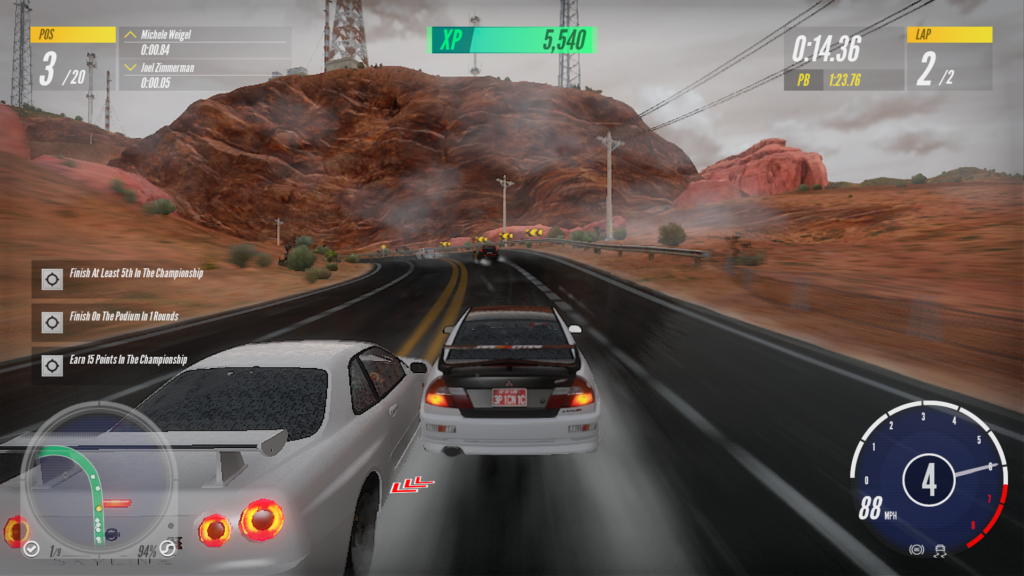Click the traction control skidding-car icon

coord(940,550)
